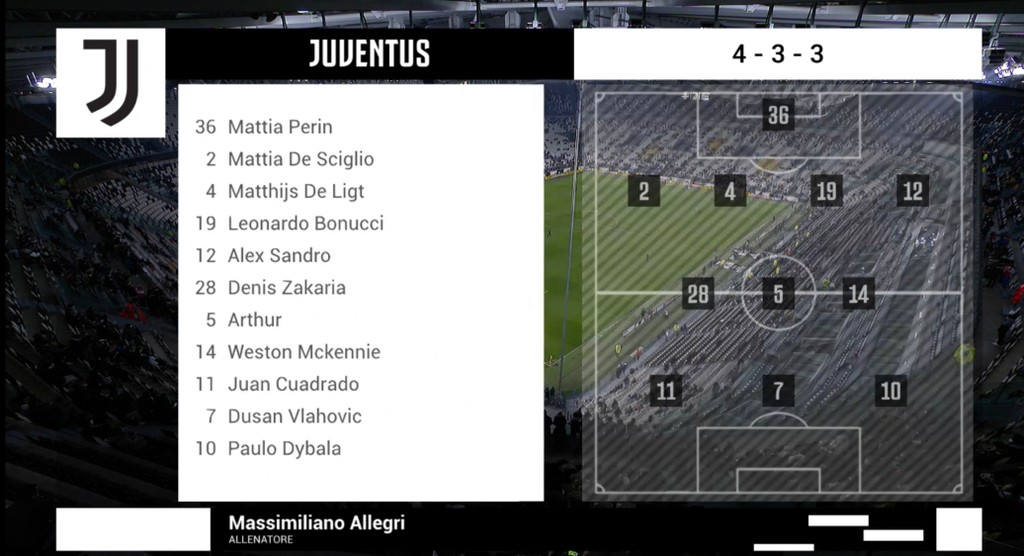Choose Arthur from the player list
Viewport: 1024px width, 556px height.
(x=255, y=319)
